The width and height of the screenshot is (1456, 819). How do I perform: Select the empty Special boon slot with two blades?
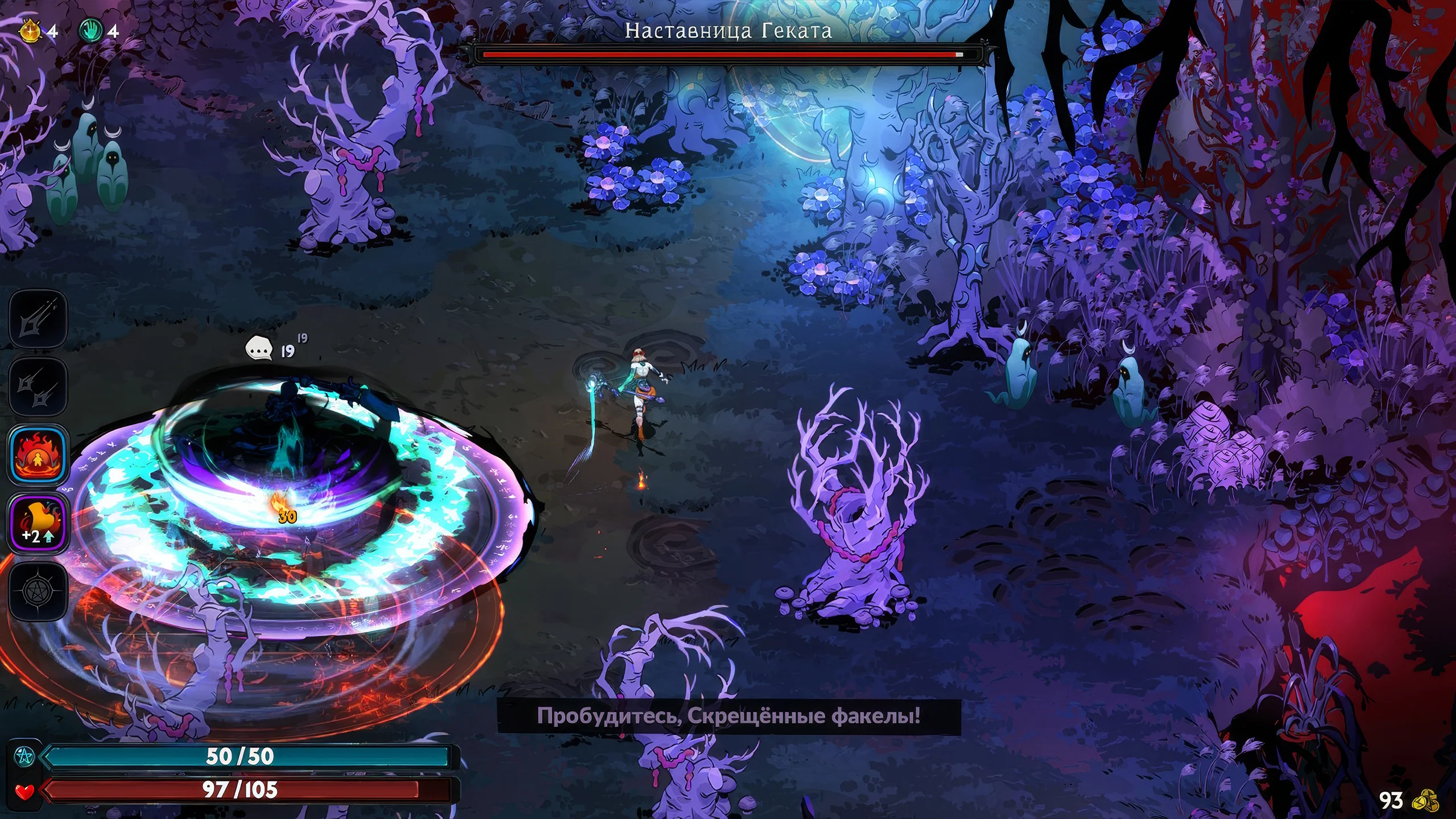tap(38, 387)
